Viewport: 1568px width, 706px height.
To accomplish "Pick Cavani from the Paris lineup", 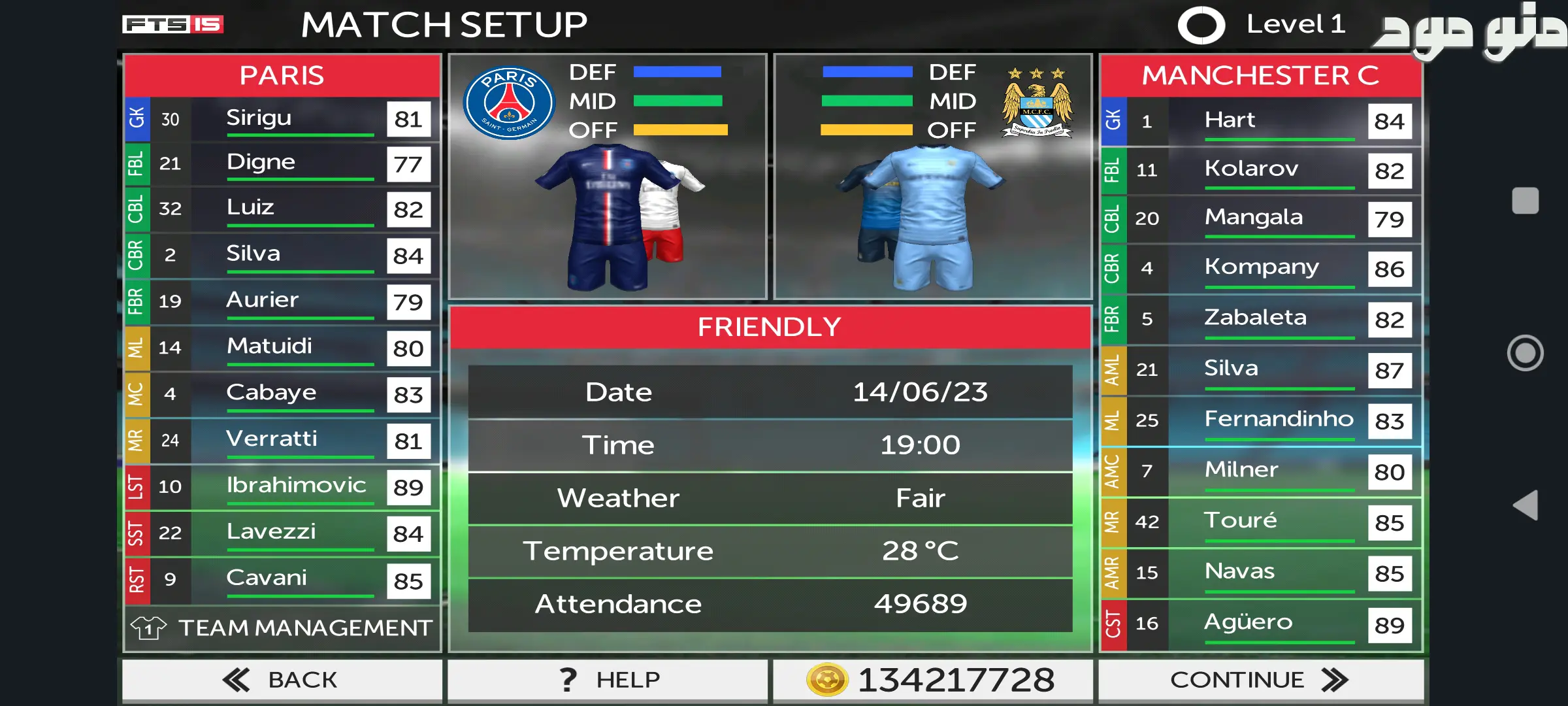I will 282,580.
